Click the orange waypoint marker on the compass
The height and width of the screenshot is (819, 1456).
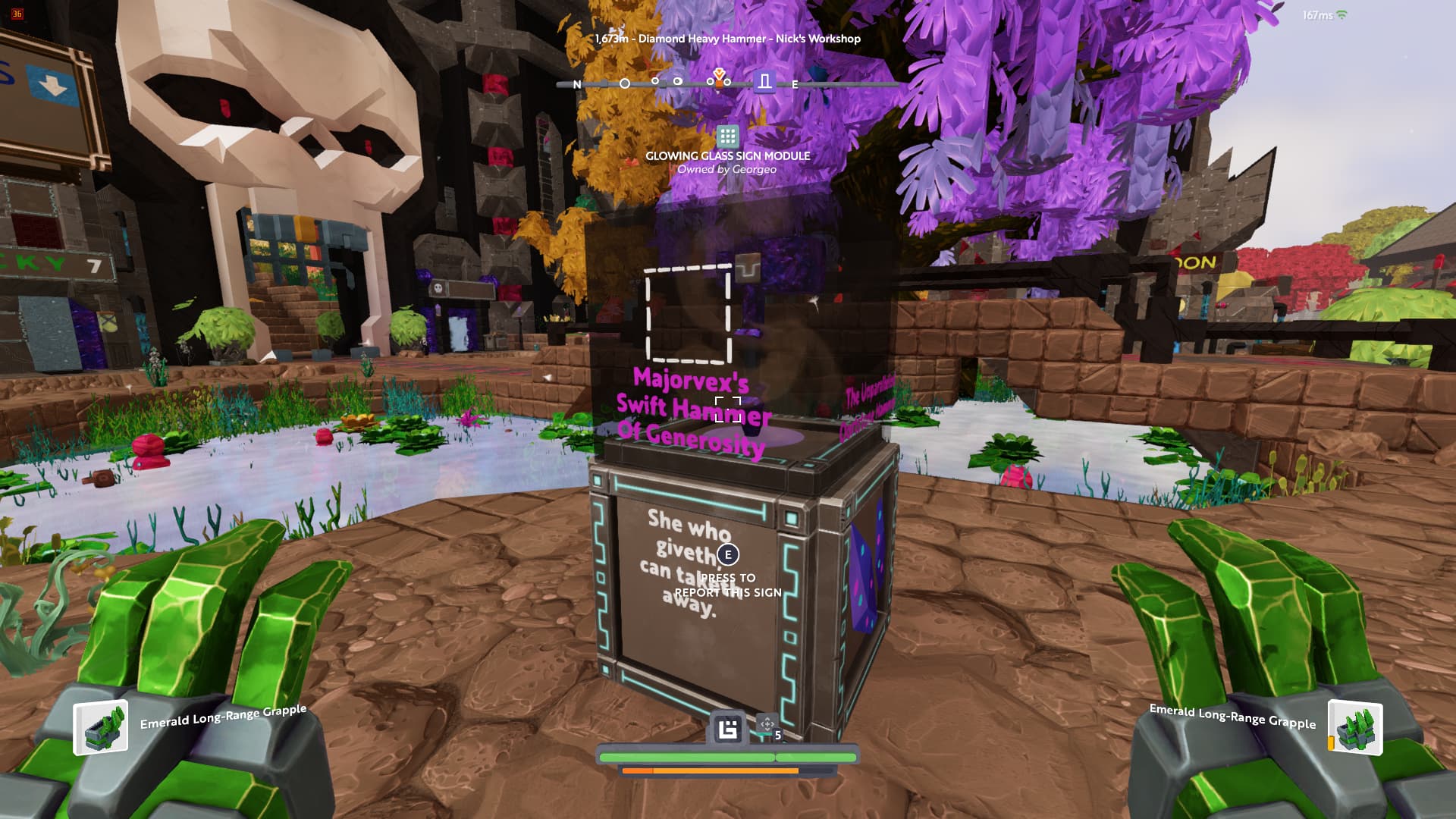[719, 77]
